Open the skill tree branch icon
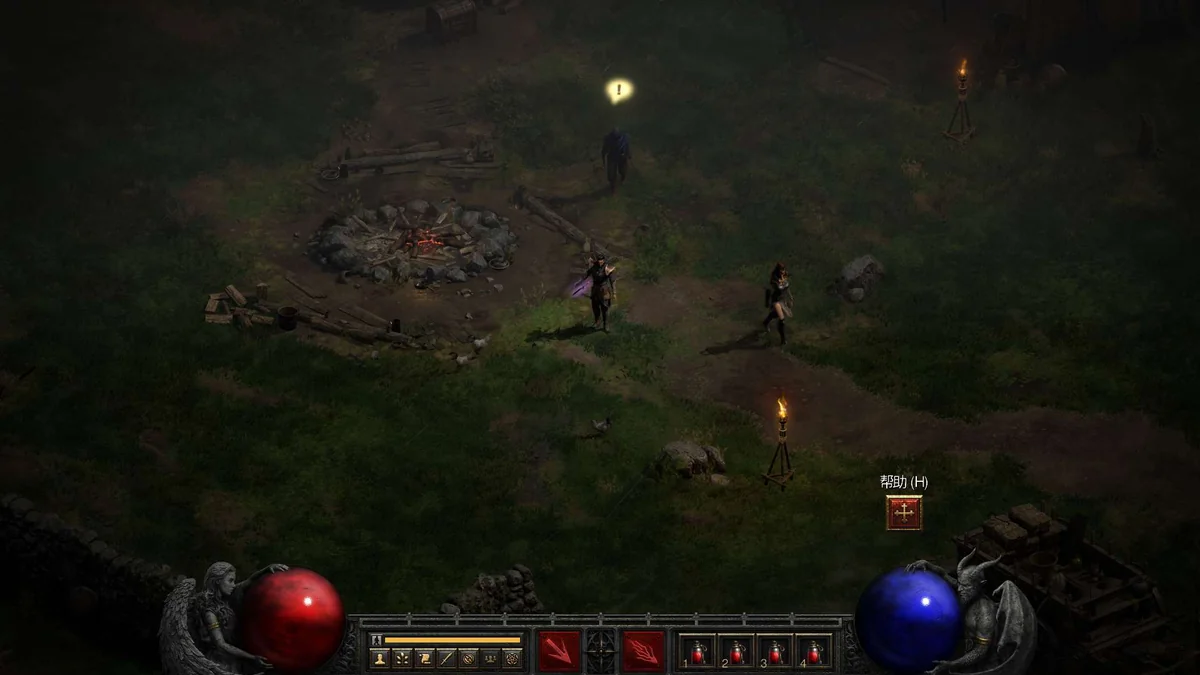Viewport: 1200px width, 675px height. (402, 658)
